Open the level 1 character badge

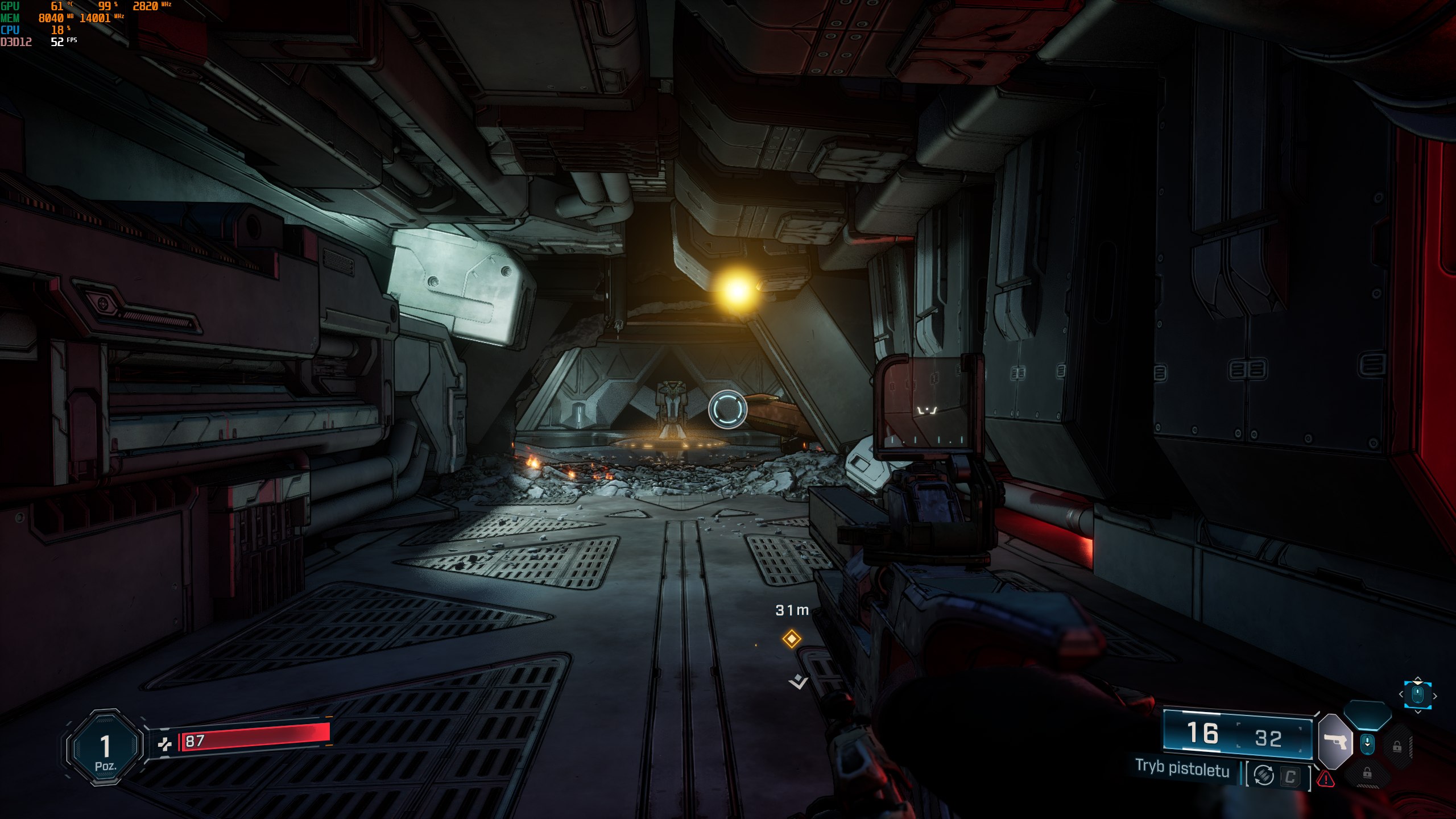pyautogui.click(x=105, y=747)
